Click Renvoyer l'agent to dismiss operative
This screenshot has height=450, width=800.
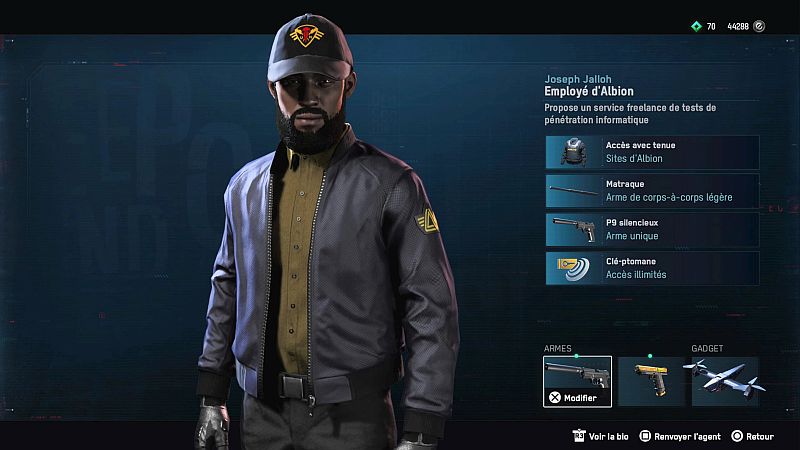pos(681,436)
